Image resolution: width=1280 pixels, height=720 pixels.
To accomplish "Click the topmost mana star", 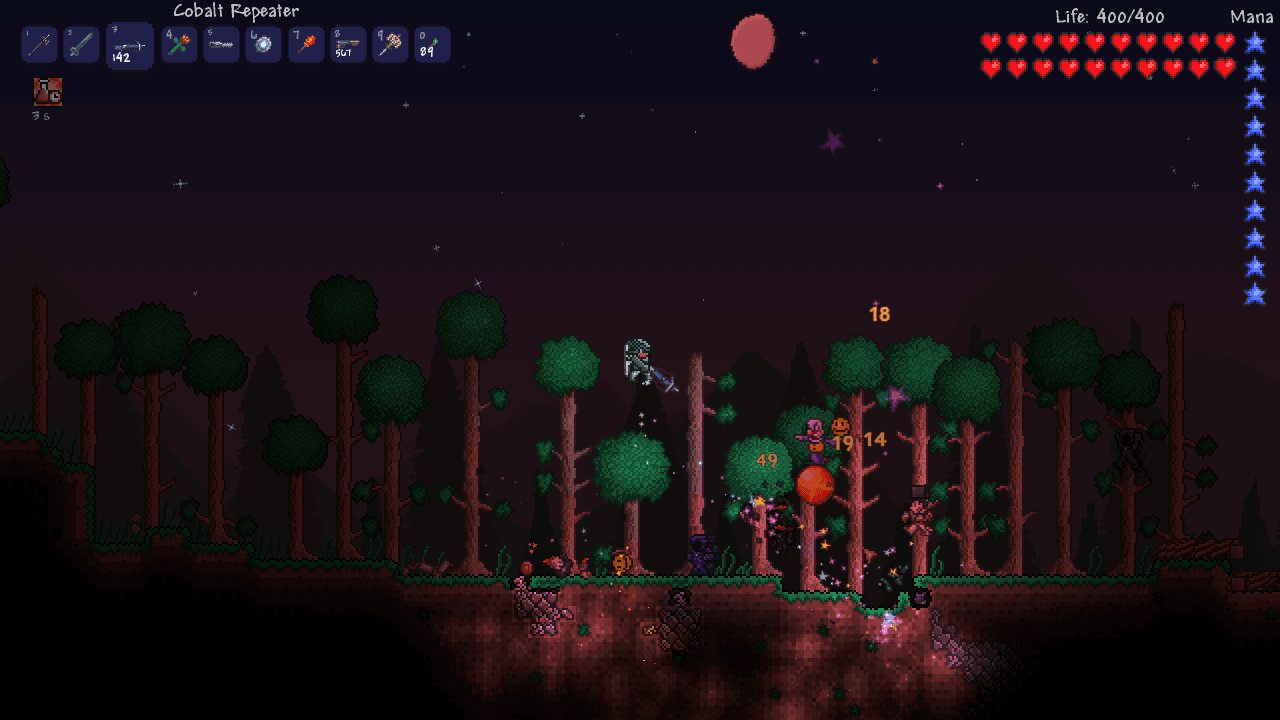I will click(x=1253, y=42).
